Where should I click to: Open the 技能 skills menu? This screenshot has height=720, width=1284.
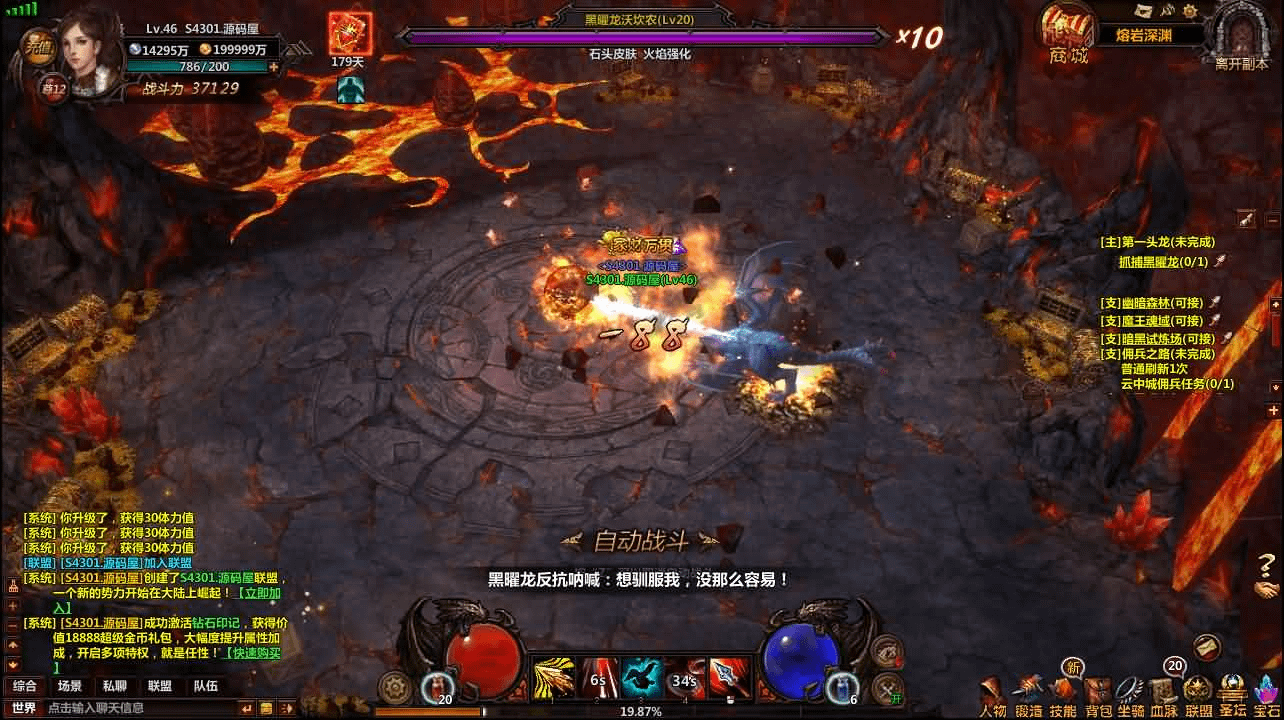tap(1063, 694)
